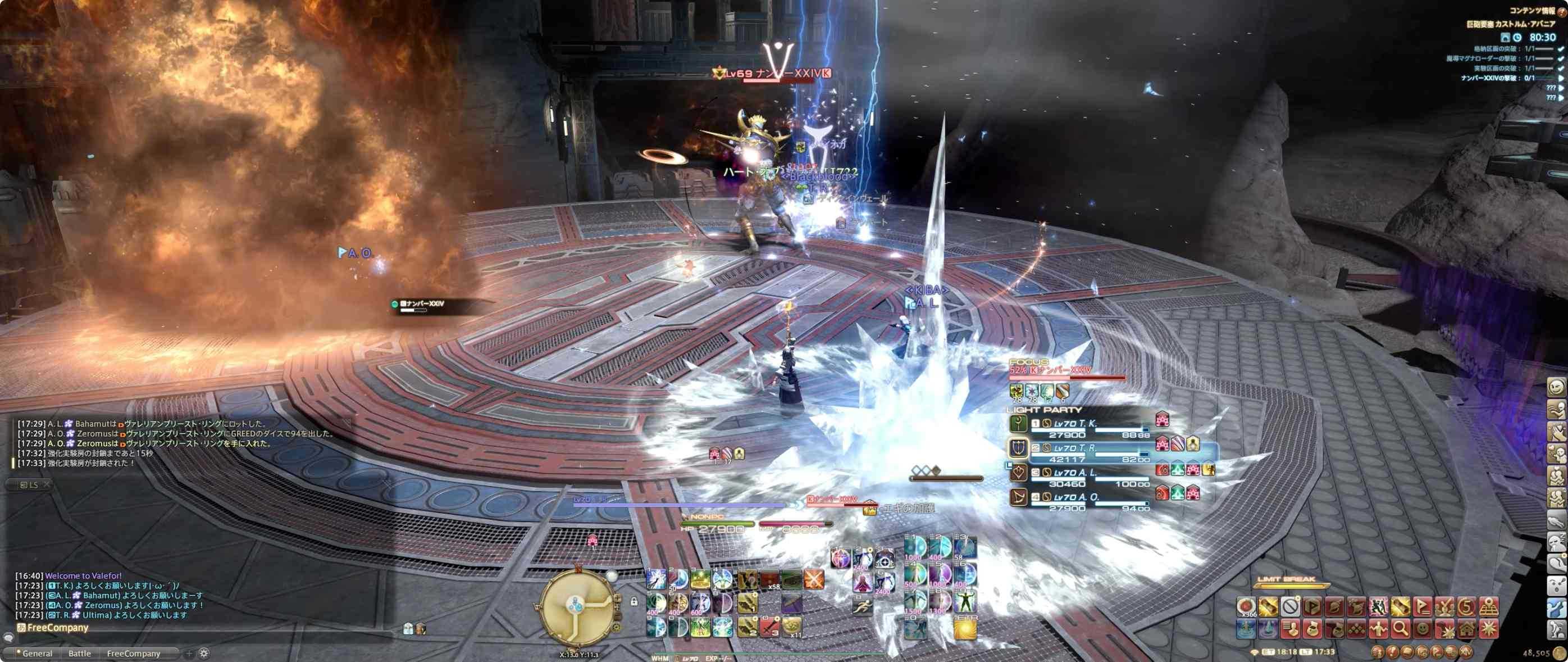Screen dimensions: 1568x662
Task: Open the General chat tab
Action: click(x=37, y=654)
